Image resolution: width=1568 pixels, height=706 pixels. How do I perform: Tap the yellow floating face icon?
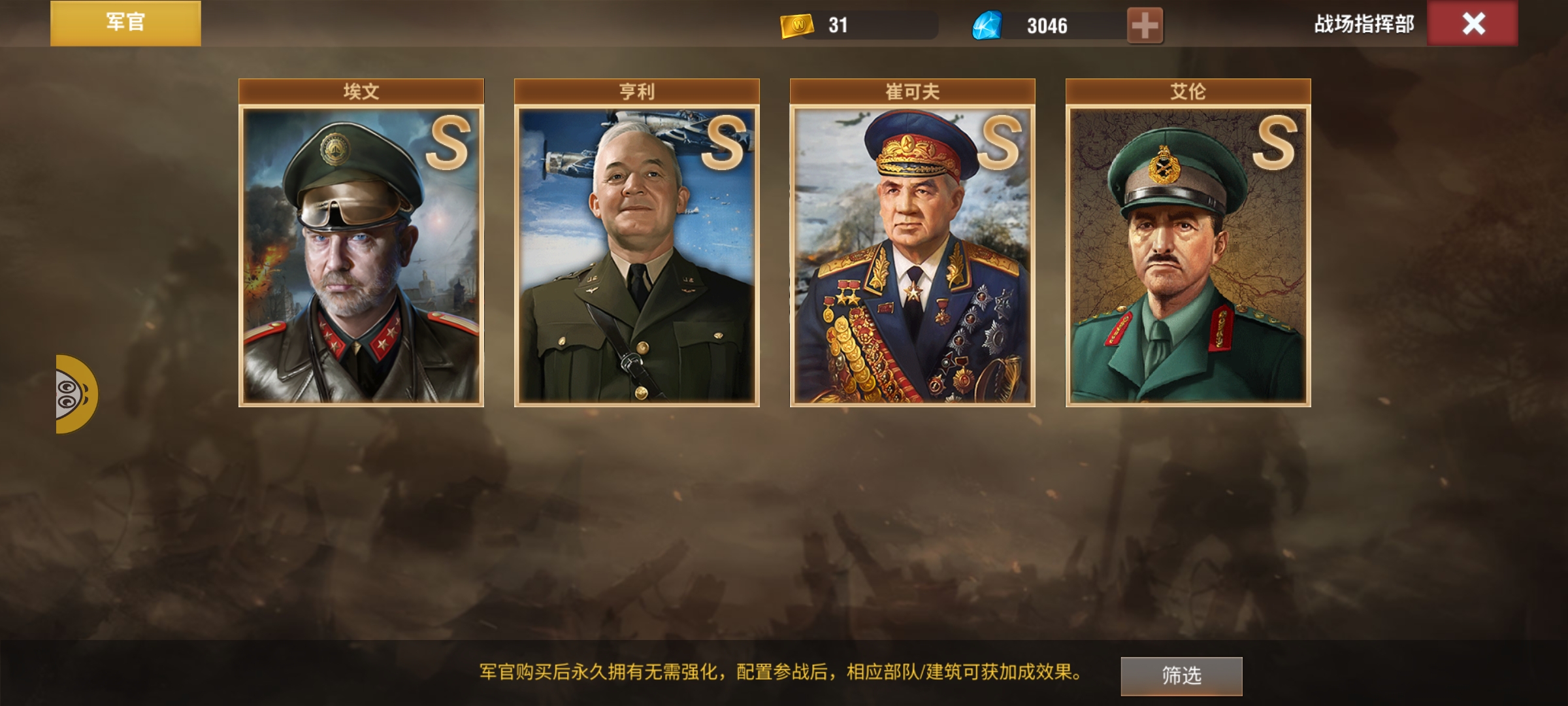pos(74,394)
